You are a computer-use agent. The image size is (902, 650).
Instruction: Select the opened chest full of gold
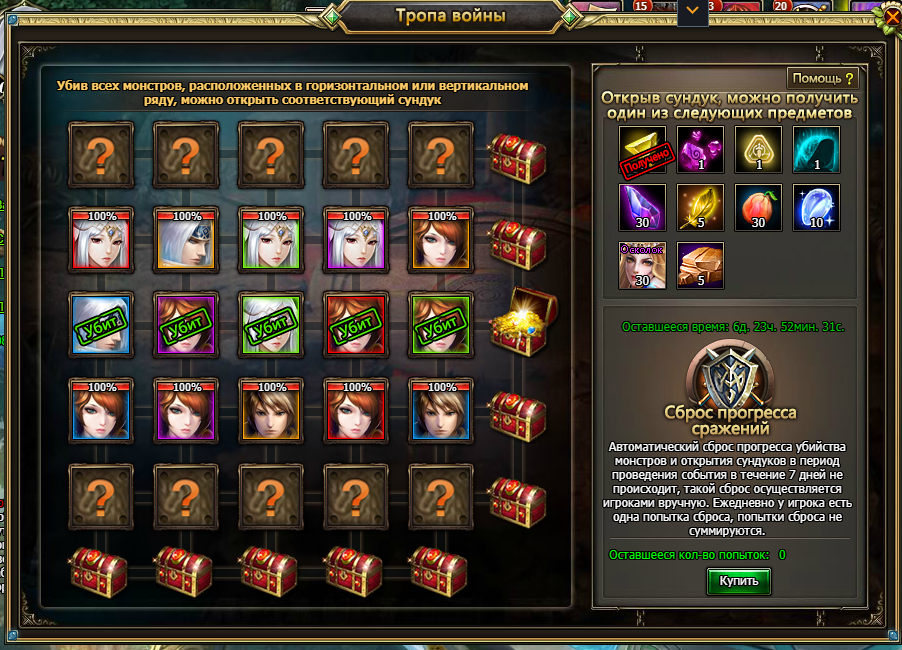(516, 322)
